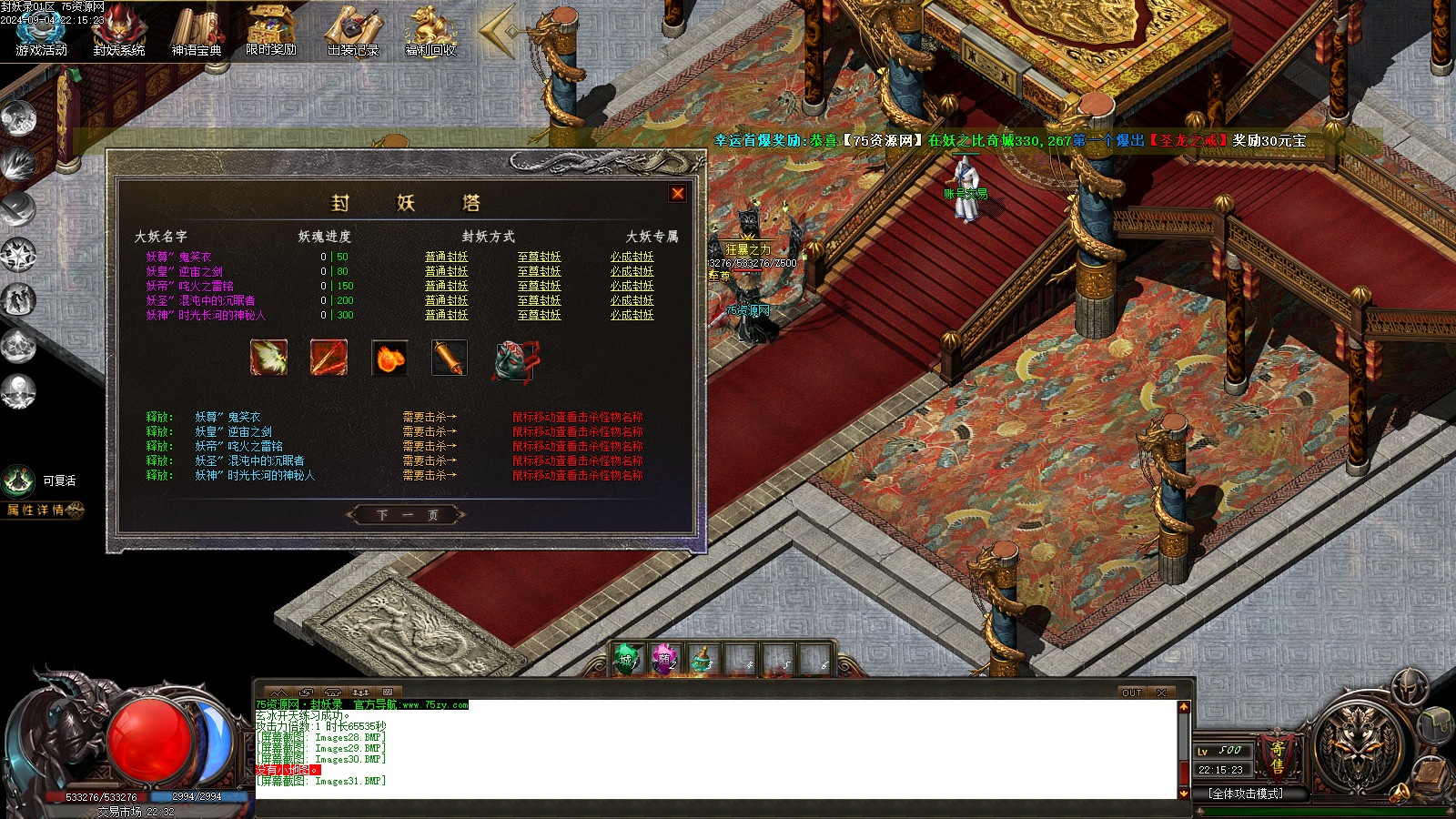Choose 至尊封妖 for 妖圣 混沌中的沉眠者
Screen dimensions: 1456x819
[539, 300]
